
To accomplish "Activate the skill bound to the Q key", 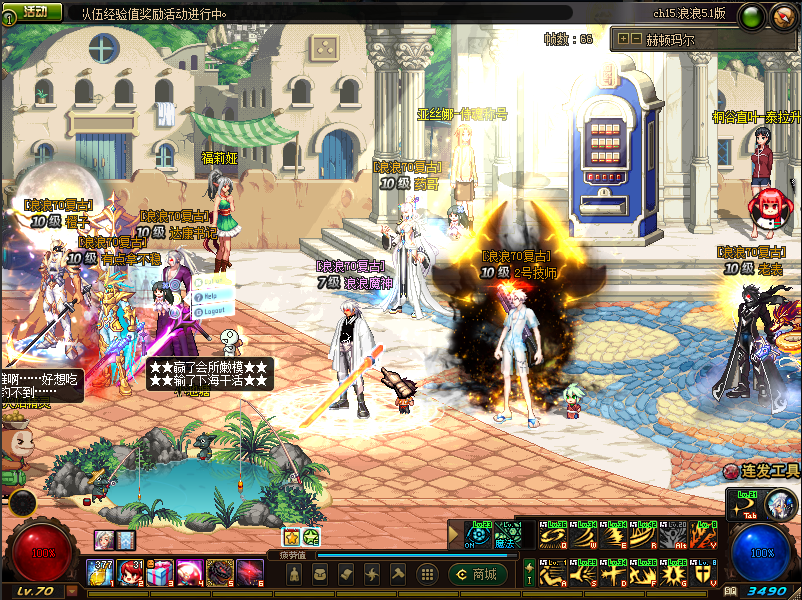I will [551, 538].
